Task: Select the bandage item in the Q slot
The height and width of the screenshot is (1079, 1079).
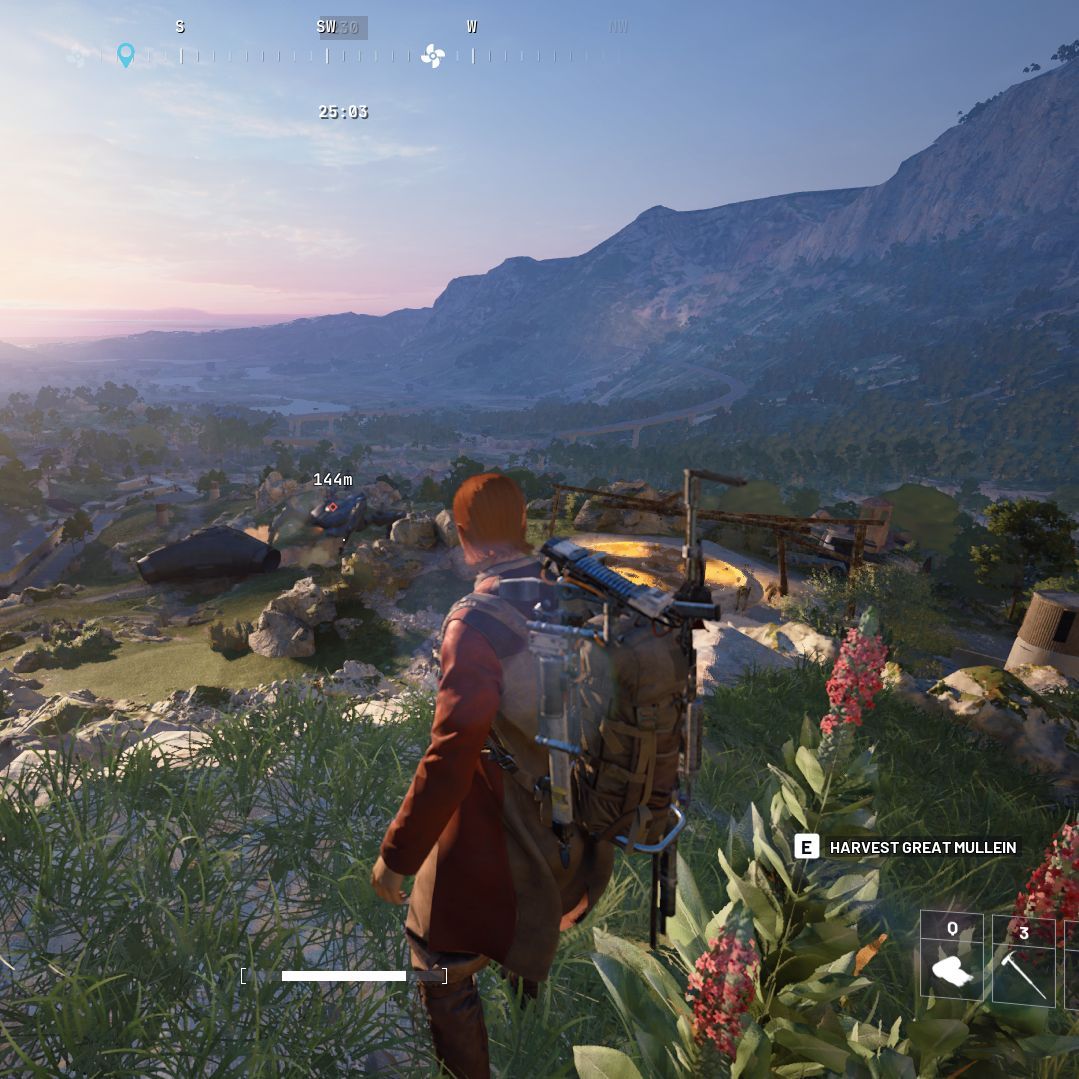Action: click(x=951, y=969)
